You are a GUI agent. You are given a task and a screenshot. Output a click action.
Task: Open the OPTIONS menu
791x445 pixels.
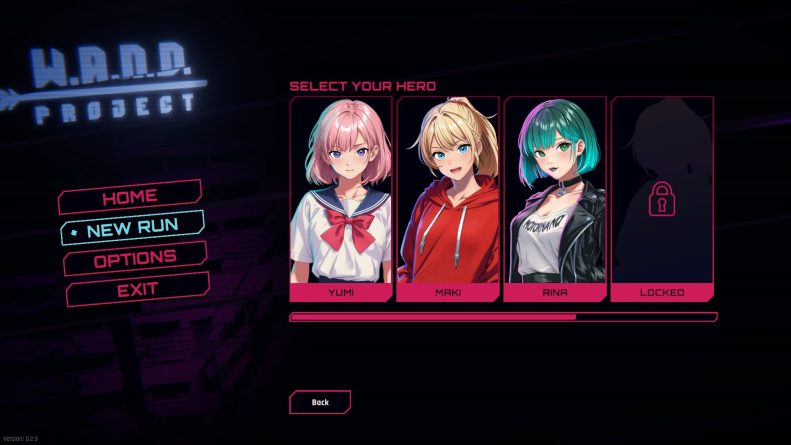(135, 259)
